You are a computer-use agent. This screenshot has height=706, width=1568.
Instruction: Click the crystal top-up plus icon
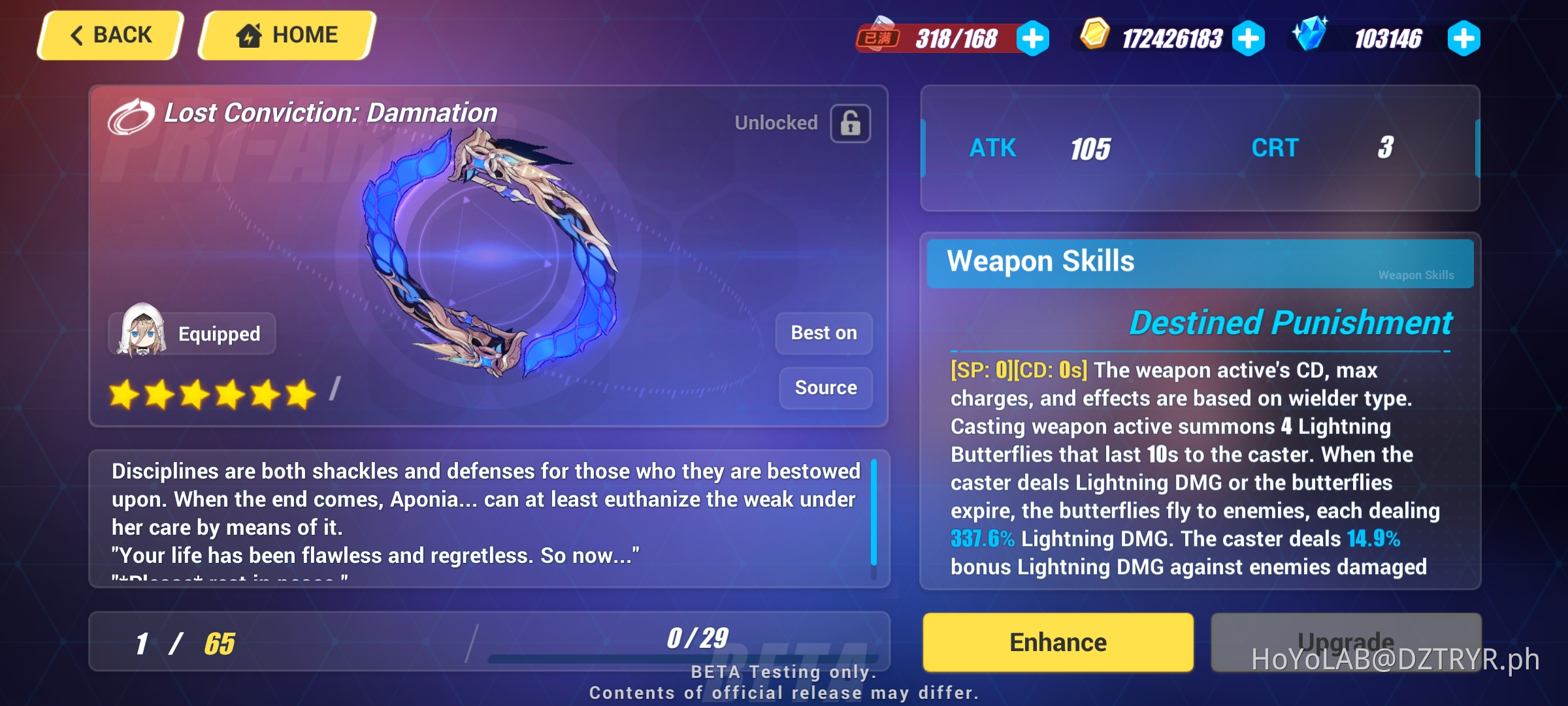click(x=1464, y=39)
